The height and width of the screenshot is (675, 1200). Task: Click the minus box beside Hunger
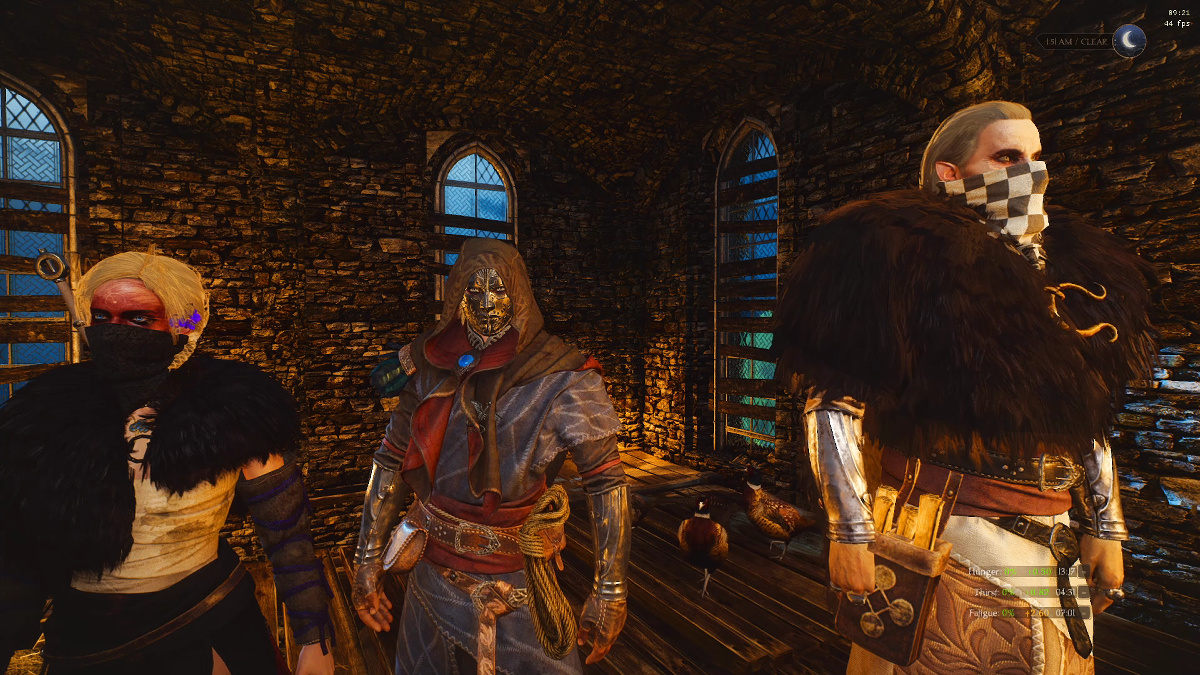point(1085,572)
